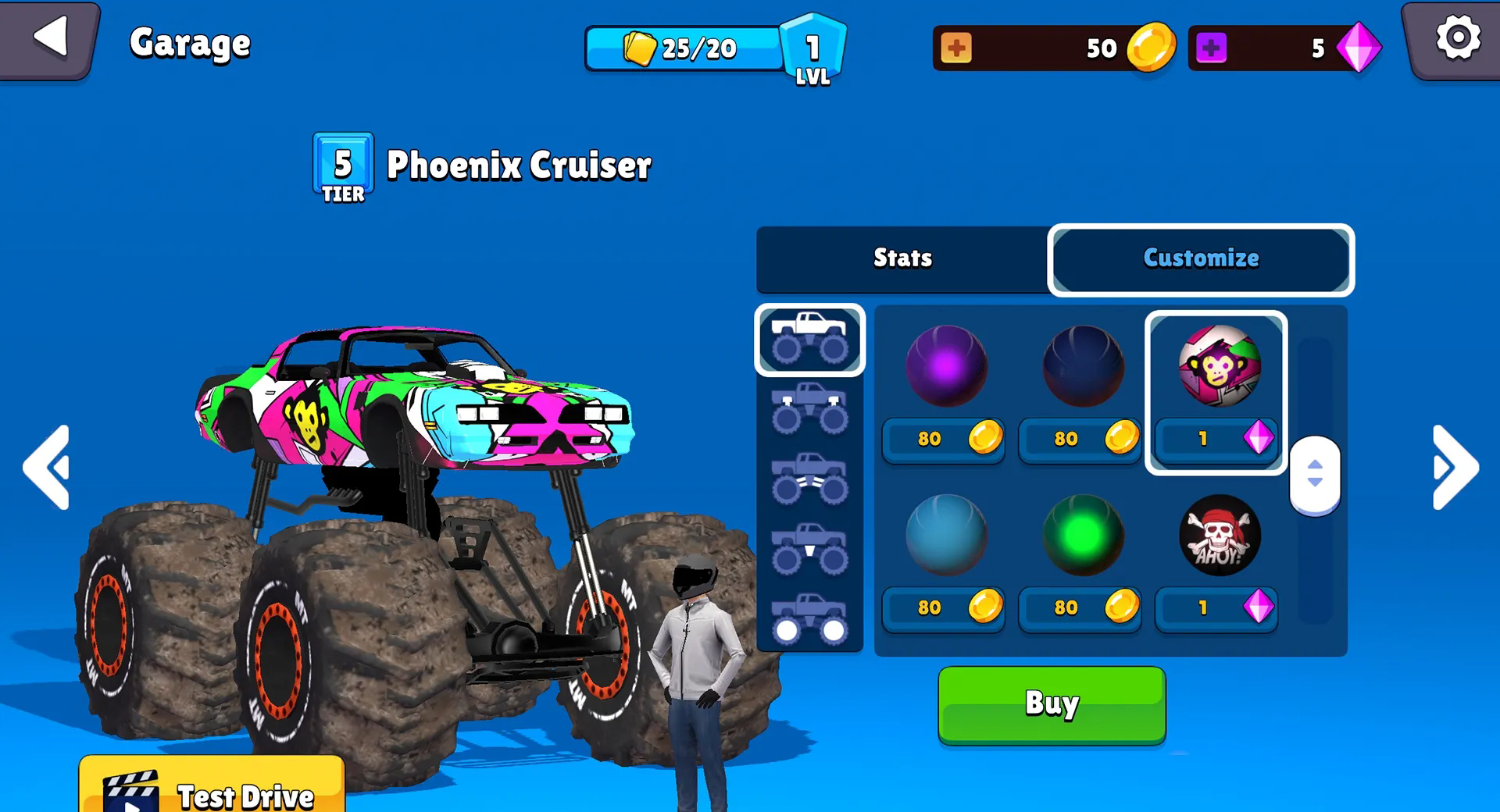The width and height of the screenshot is (1500, 812).
Task: Switch to the Stats tab
Action: (902, 258)
